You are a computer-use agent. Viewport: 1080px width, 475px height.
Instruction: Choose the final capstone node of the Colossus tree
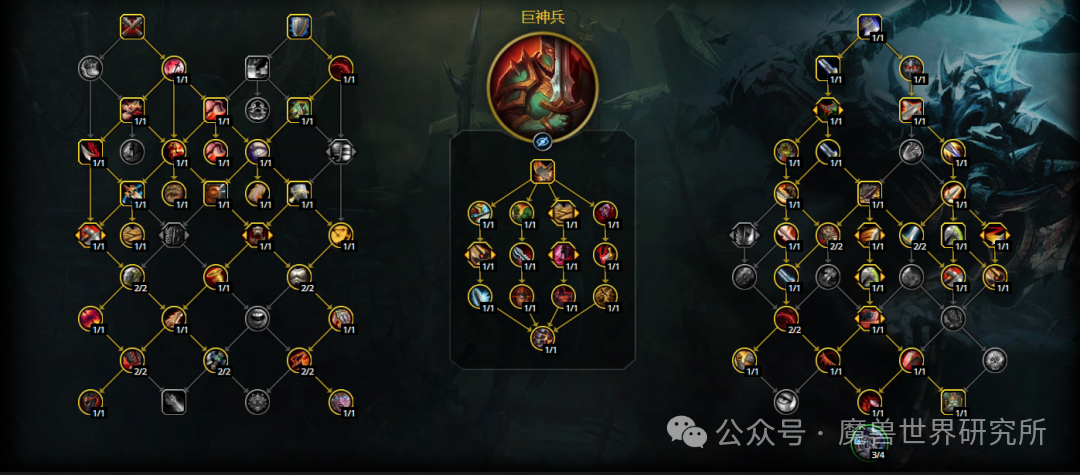(x=542, y=338)
